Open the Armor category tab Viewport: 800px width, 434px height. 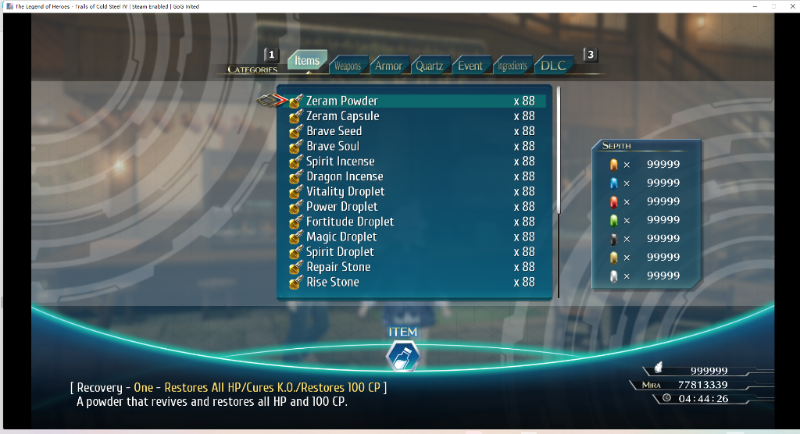[388, 66]
